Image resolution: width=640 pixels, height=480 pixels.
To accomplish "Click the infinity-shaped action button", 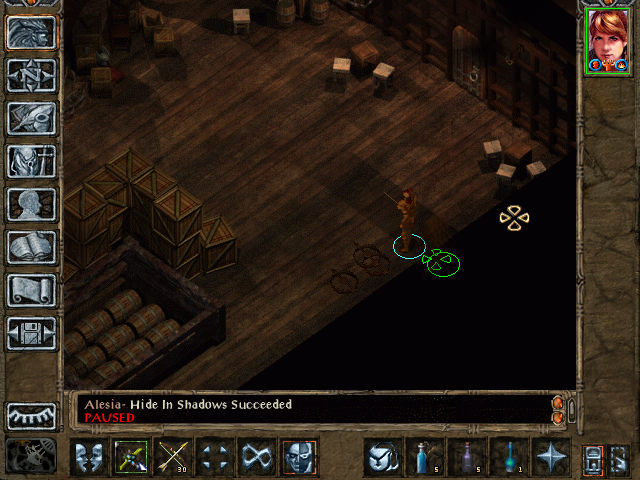I will pyautogui.click(x=258, y=457).
